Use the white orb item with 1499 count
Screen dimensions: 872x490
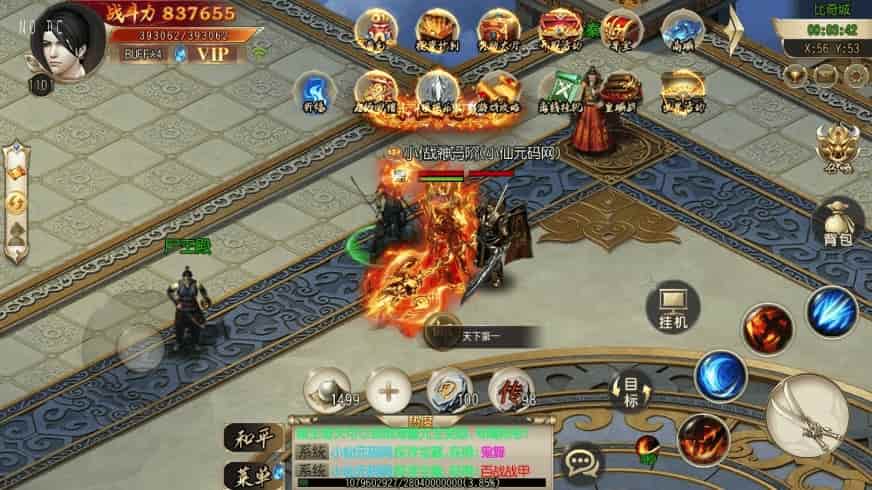point(327,388)
